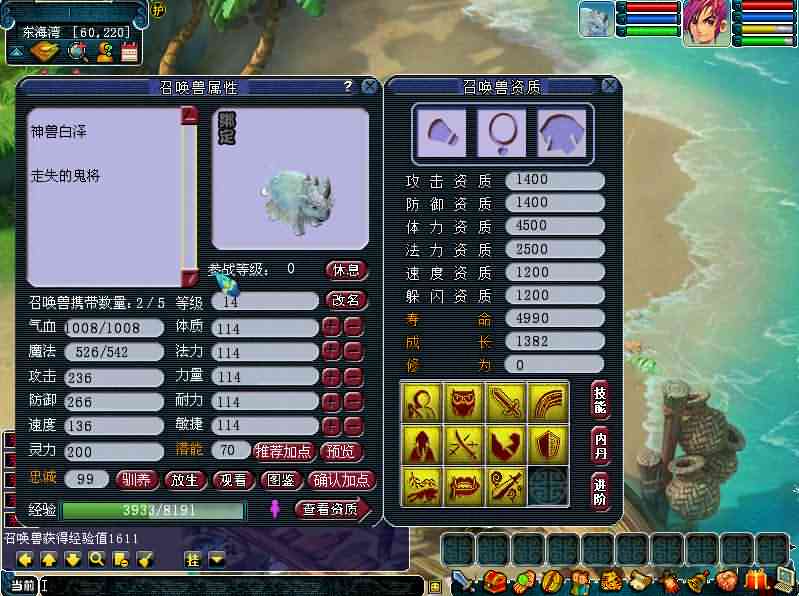Rename the pet with 改名 button
The width and height of the screenshot is (799, 596).
click(346, 300)
